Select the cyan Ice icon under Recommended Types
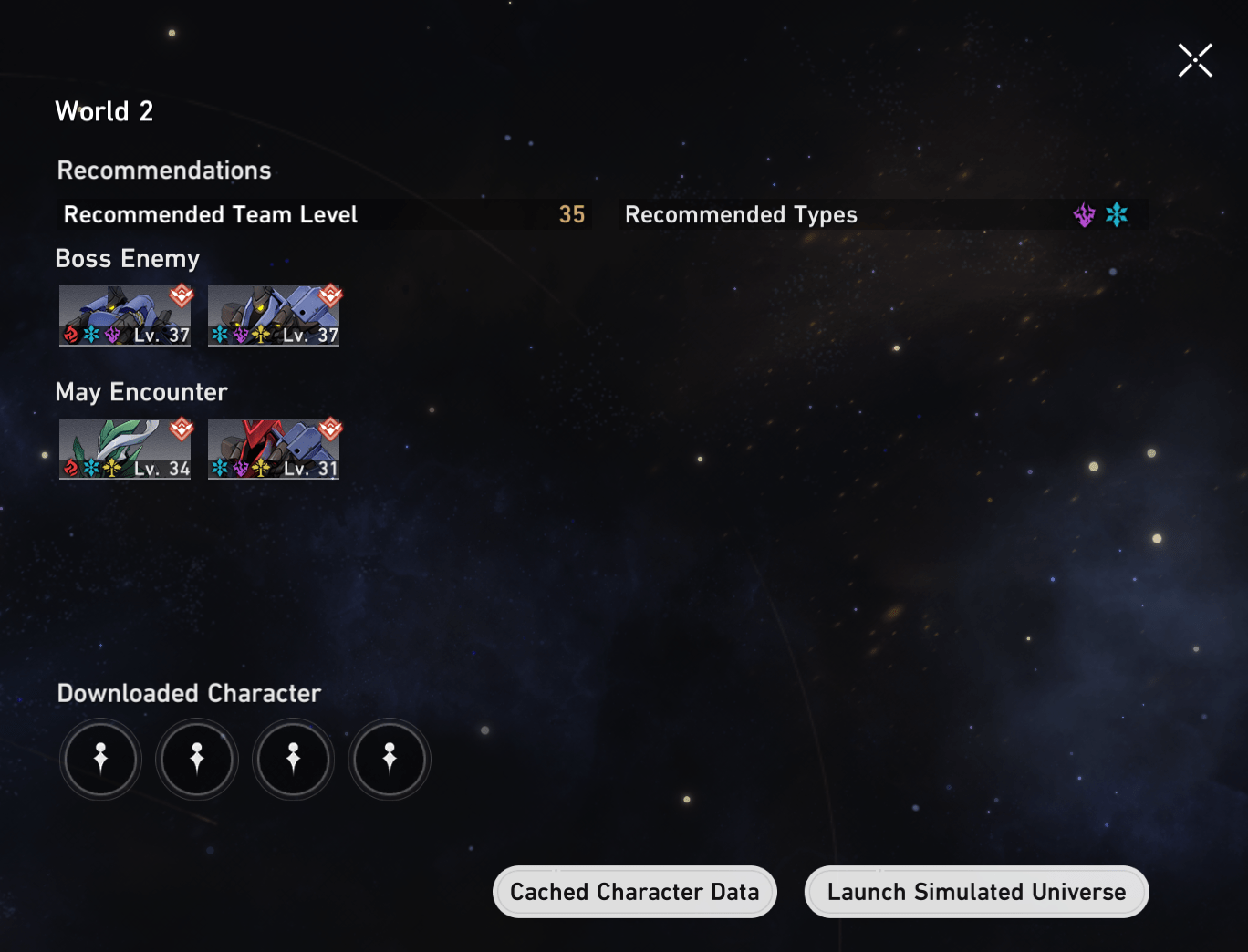This screenshot has width=1248, height=952. pos(1117,214)
